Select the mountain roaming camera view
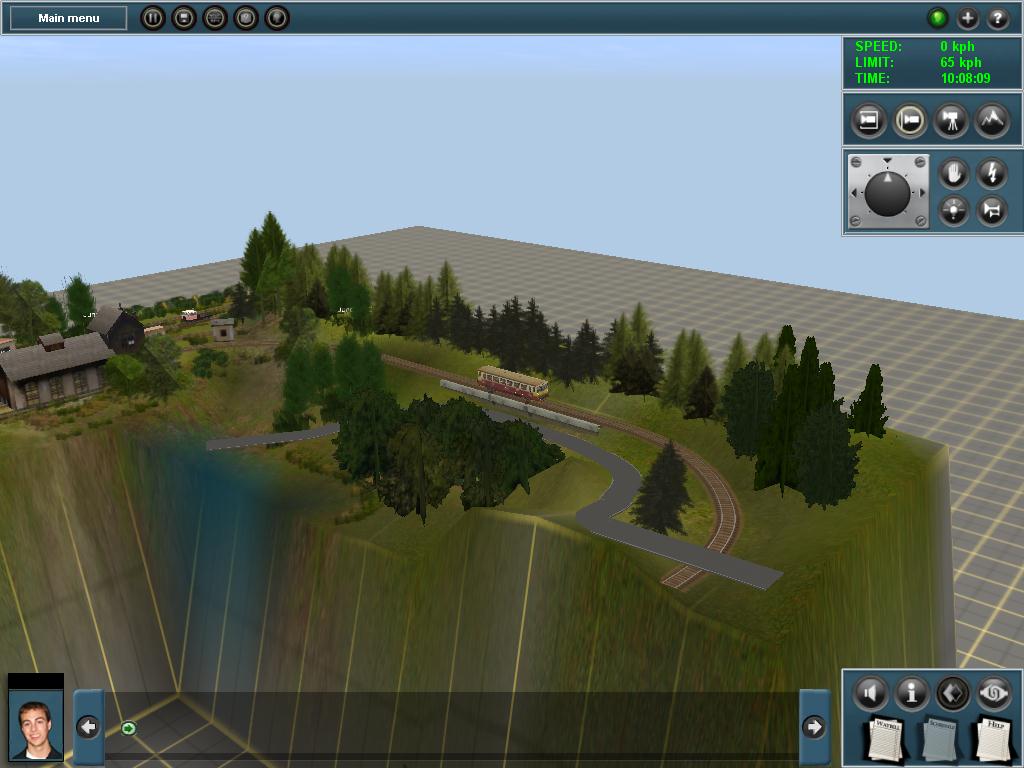This screenshot has height=768, width=1024. [990, 120]
